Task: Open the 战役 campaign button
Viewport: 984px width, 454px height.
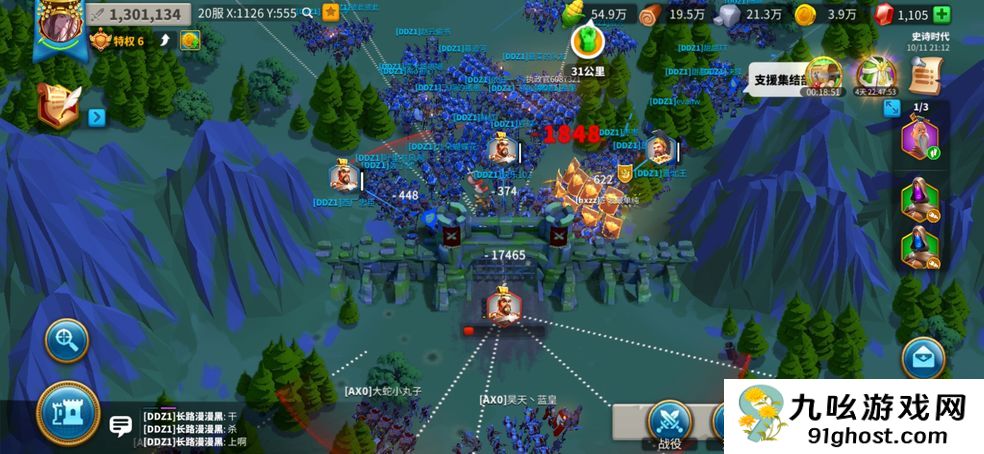Action: (669, 424)
